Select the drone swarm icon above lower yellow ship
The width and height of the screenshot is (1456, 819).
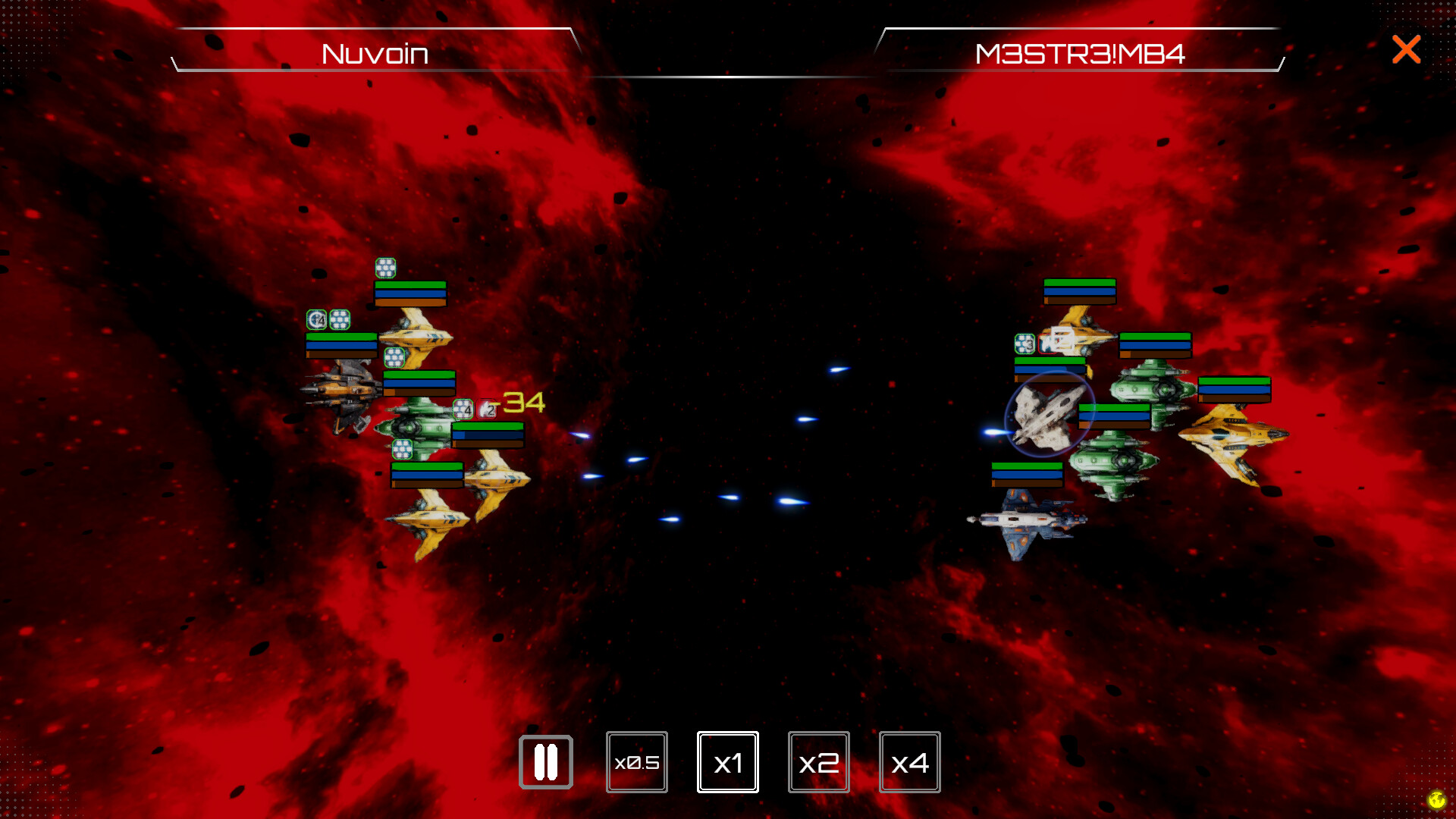(401, 447)
